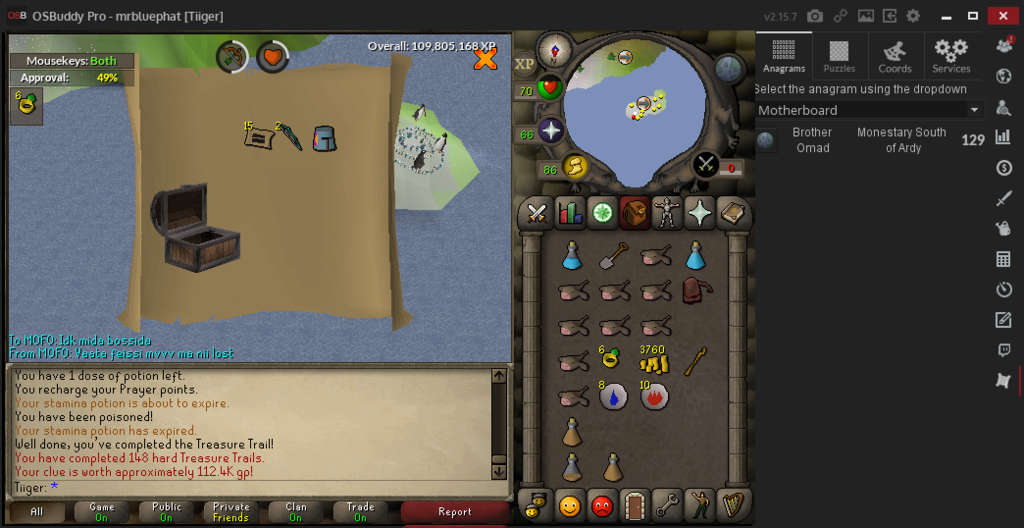
Task: Select the spade in the inventory
Action: pyautogui.click(x=613, y=257)
